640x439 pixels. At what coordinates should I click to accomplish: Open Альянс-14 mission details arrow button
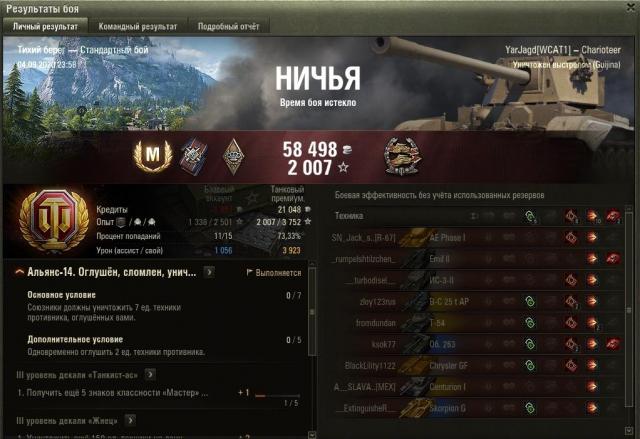tap(209, 271)
